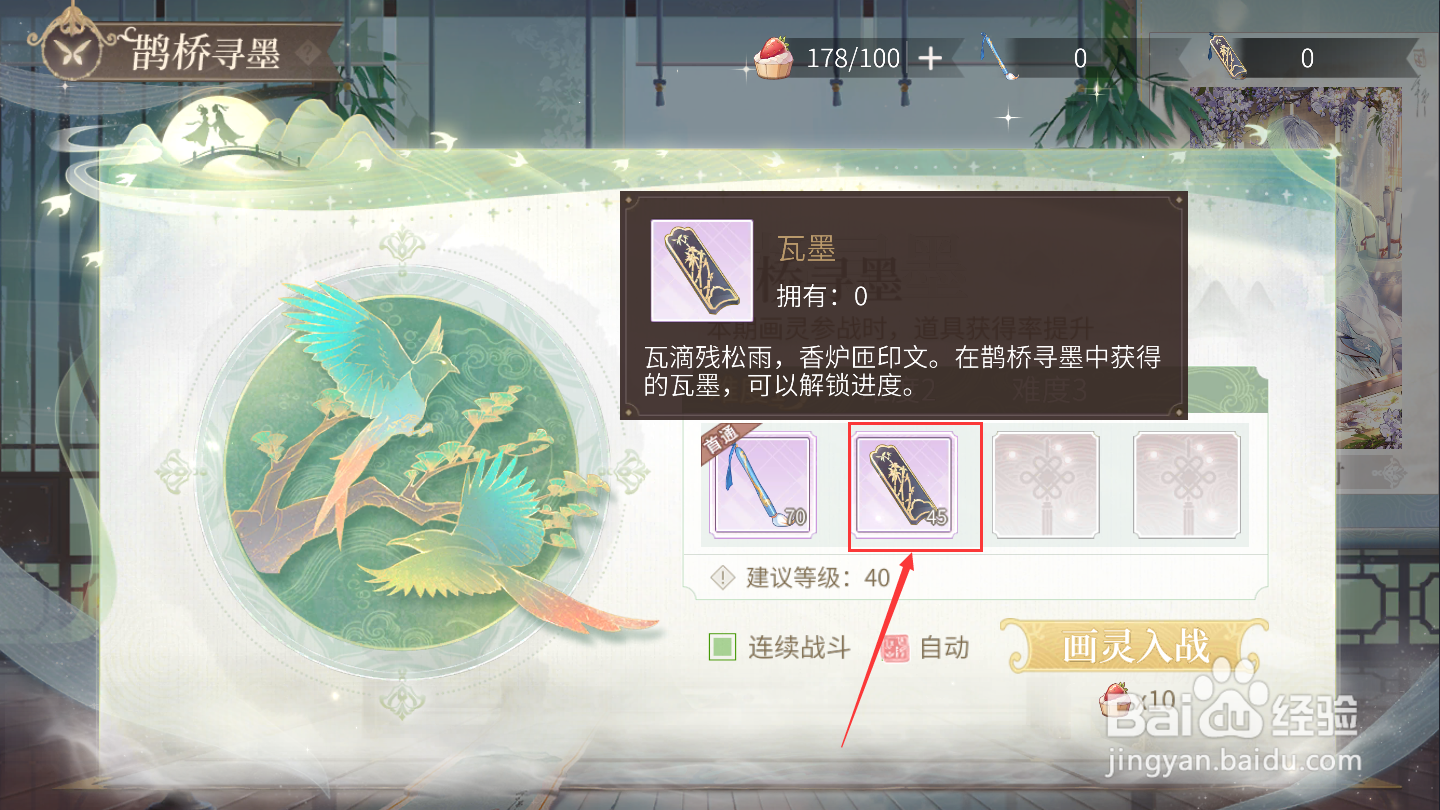Open the help question mark near the stage title
This screenshot has height=810, width=1440.
[x=308, y=51]
